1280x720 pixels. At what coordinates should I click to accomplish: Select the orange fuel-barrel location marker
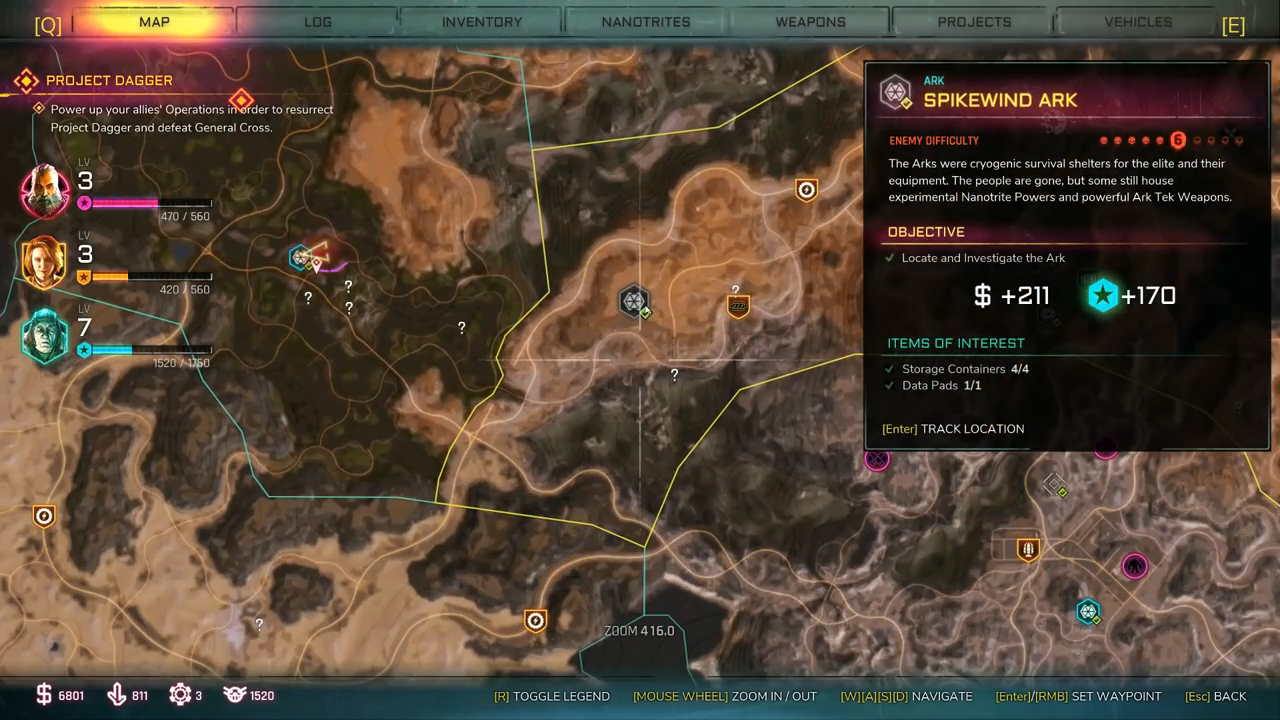738,306
